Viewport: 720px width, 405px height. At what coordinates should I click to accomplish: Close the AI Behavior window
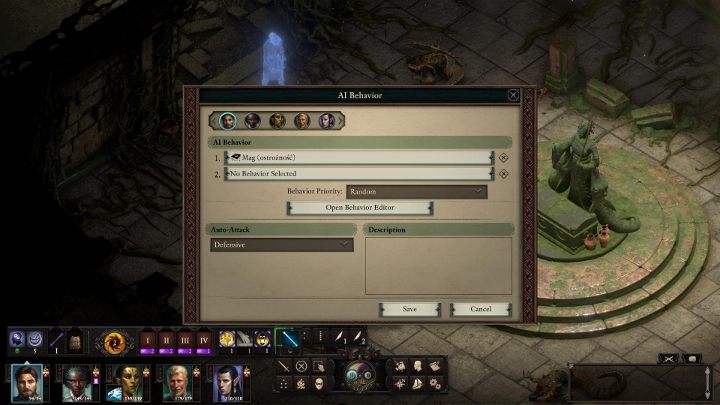click(x=513, y=95)
